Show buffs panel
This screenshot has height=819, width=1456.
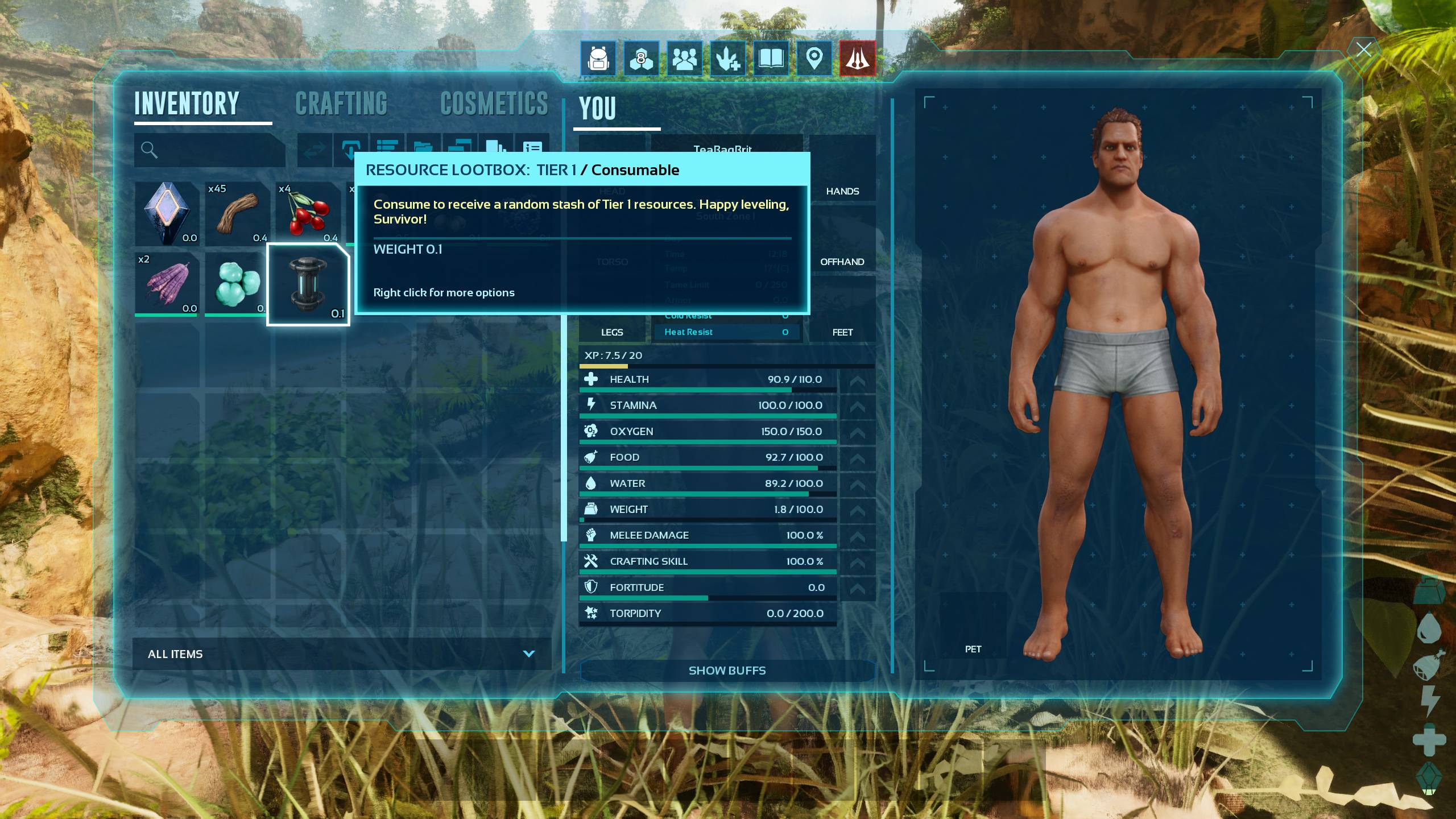point(727,671)
